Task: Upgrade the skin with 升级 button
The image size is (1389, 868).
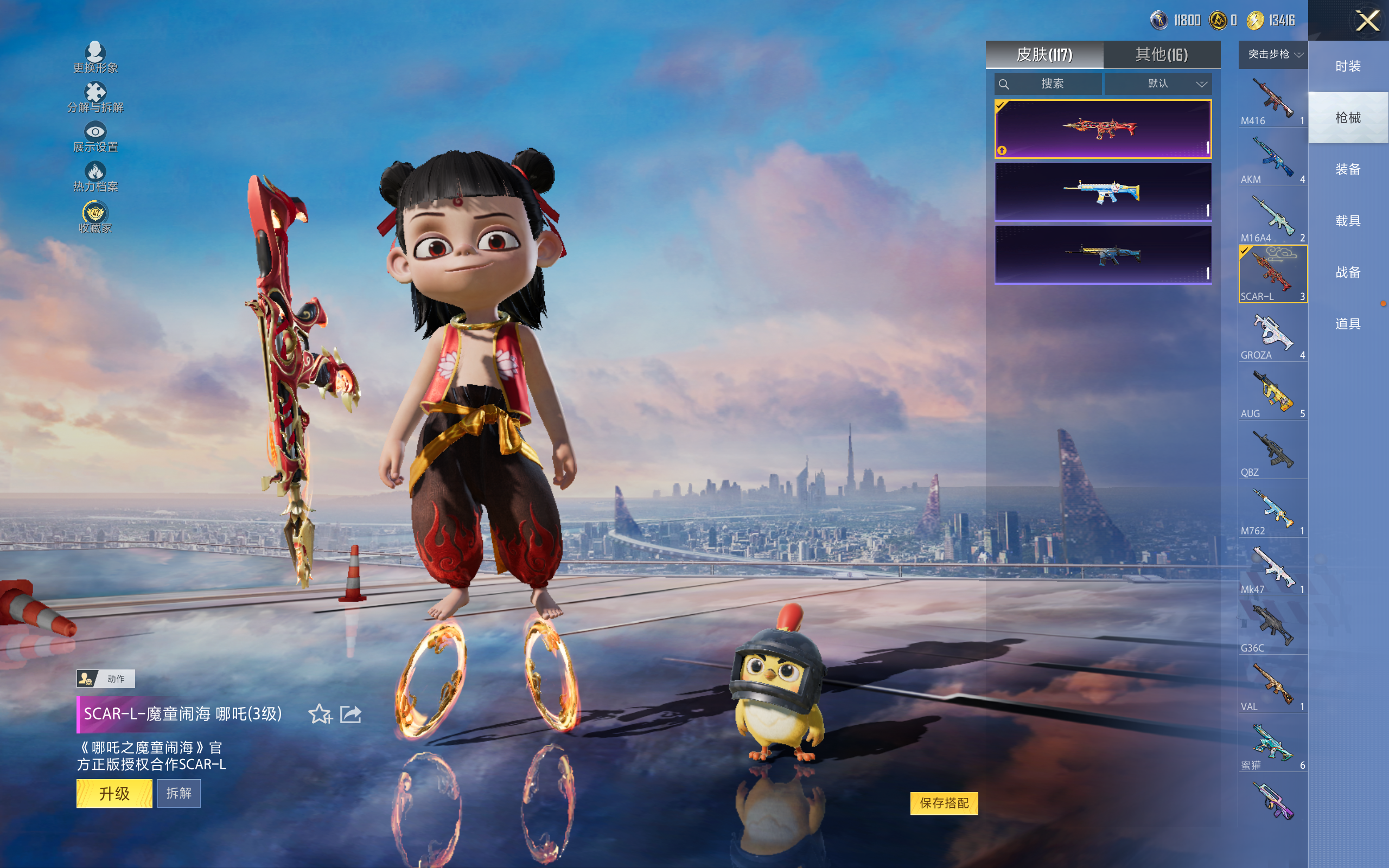Action: (x=114, y=793)
